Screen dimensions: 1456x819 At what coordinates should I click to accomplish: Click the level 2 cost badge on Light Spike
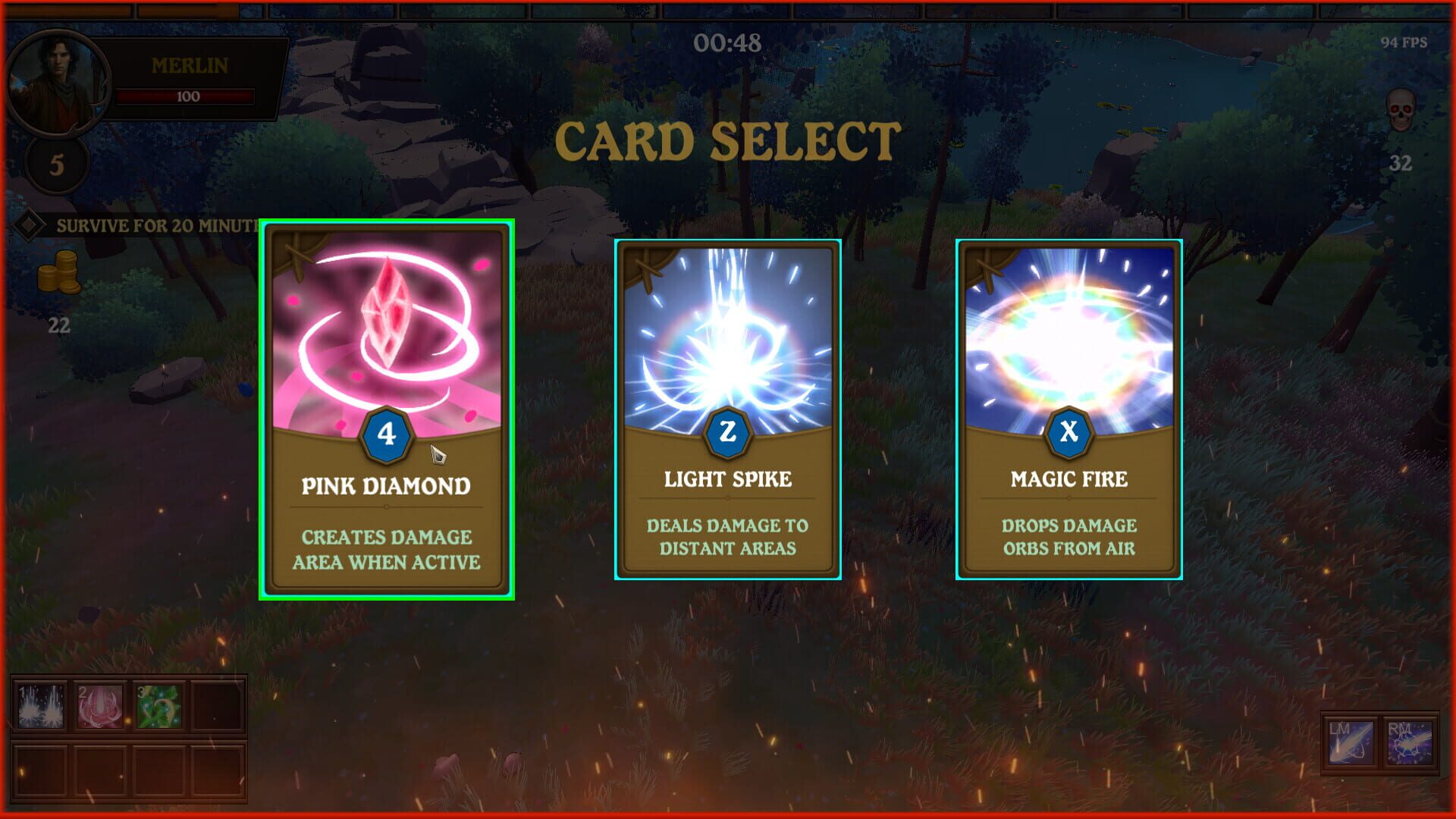(727, 432)
